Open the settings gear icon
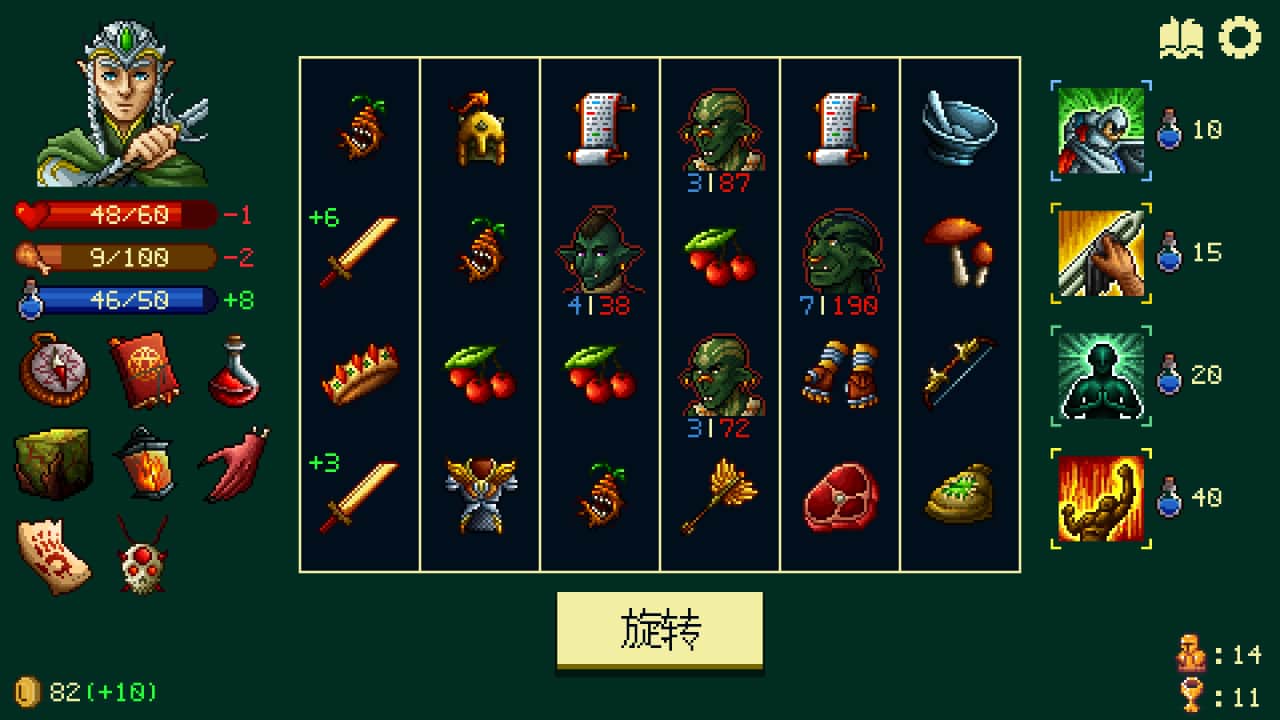The height and width of the screenshot is (720, 1280). (1240, 37)
